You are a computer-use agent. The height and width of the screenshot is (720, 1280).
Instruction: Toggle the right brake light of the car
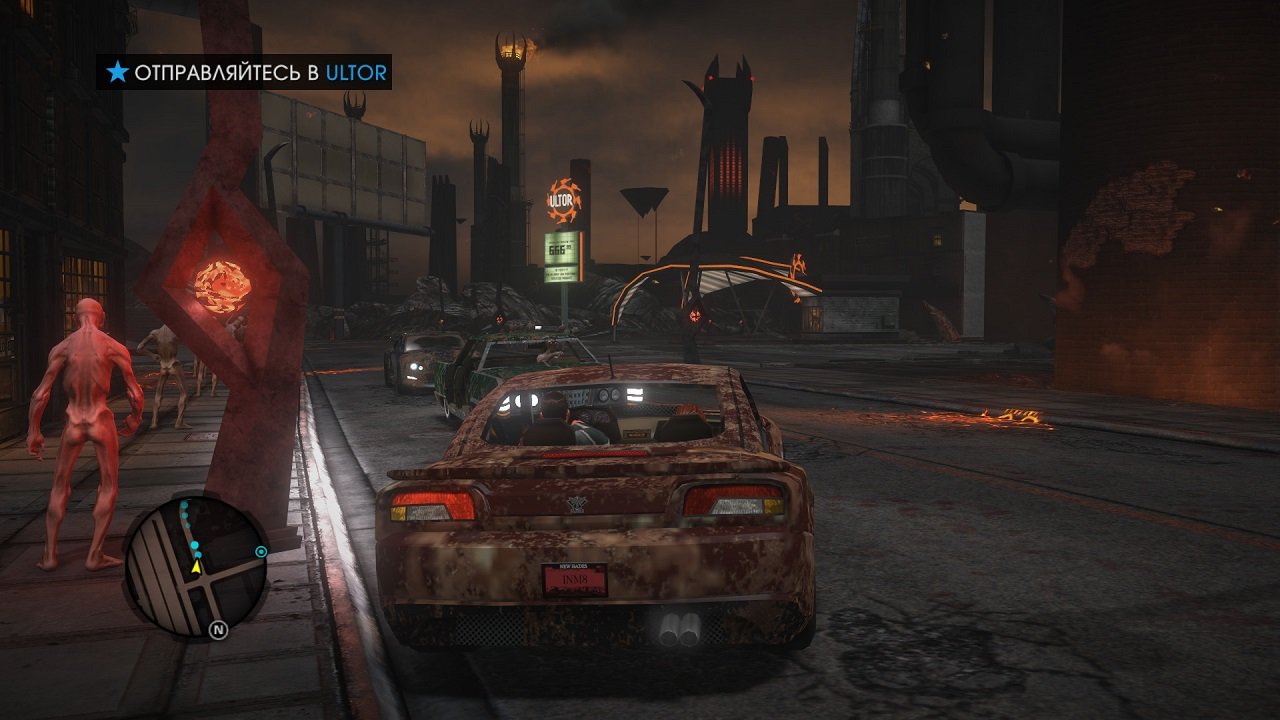(x=734, y=498)
